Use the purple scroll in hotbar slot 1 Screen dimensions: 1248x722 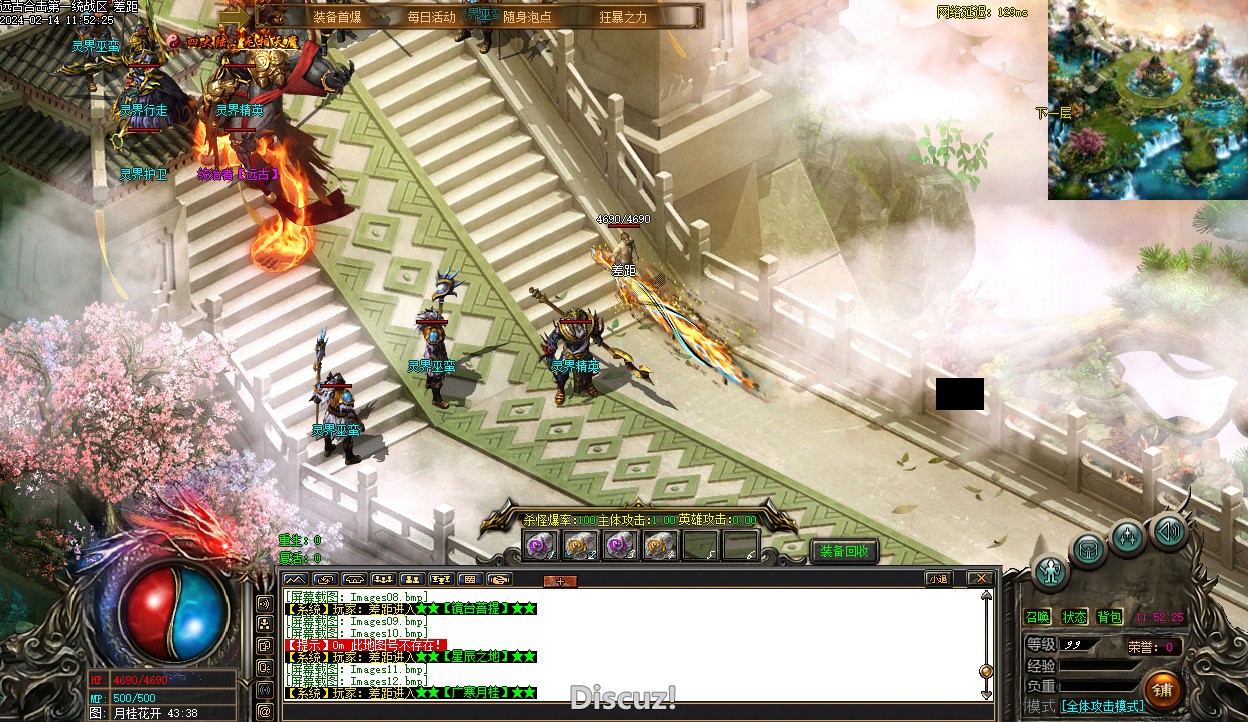540,546
